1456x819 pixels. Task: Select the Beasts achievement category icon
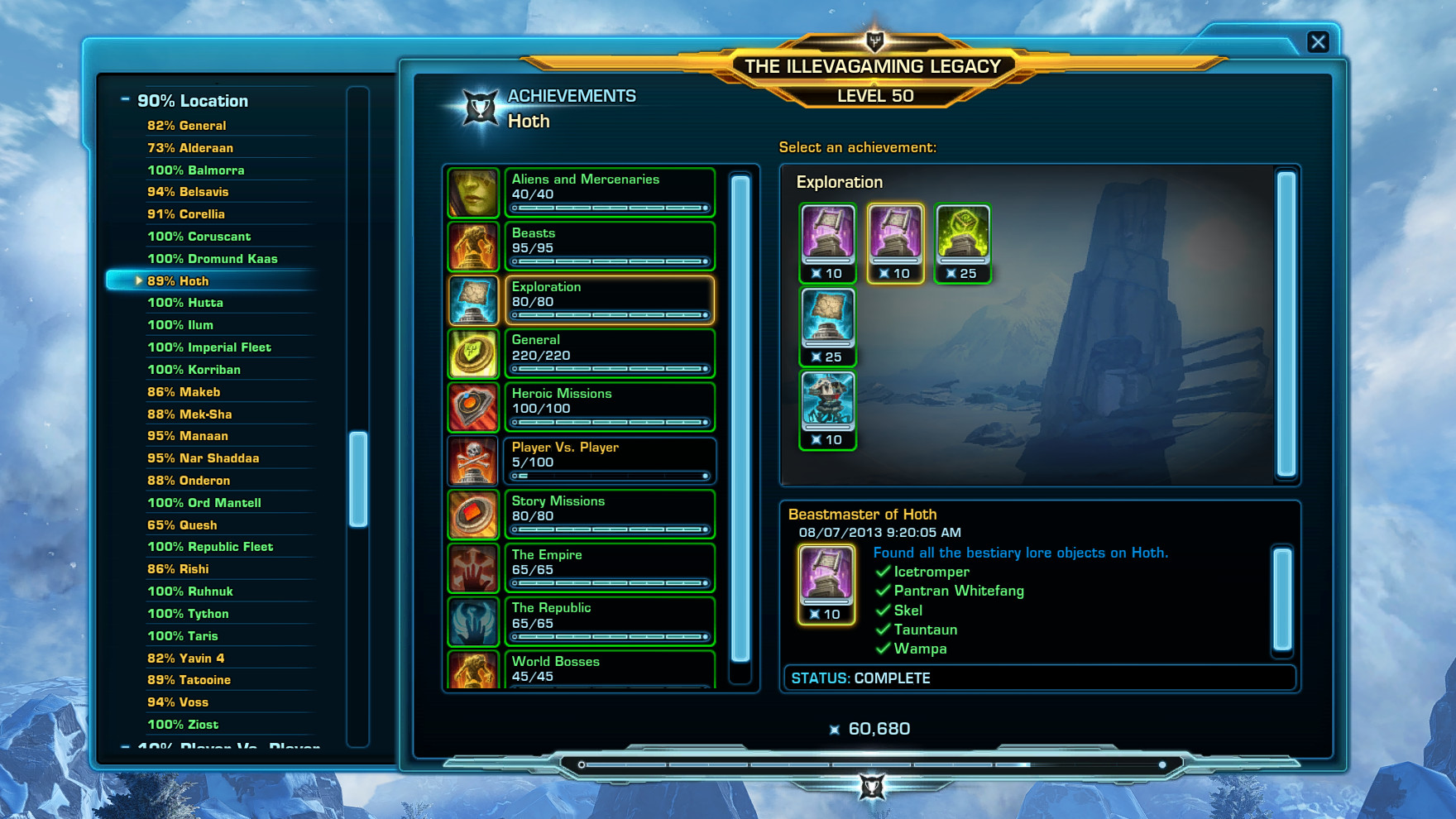coord(473,245)
